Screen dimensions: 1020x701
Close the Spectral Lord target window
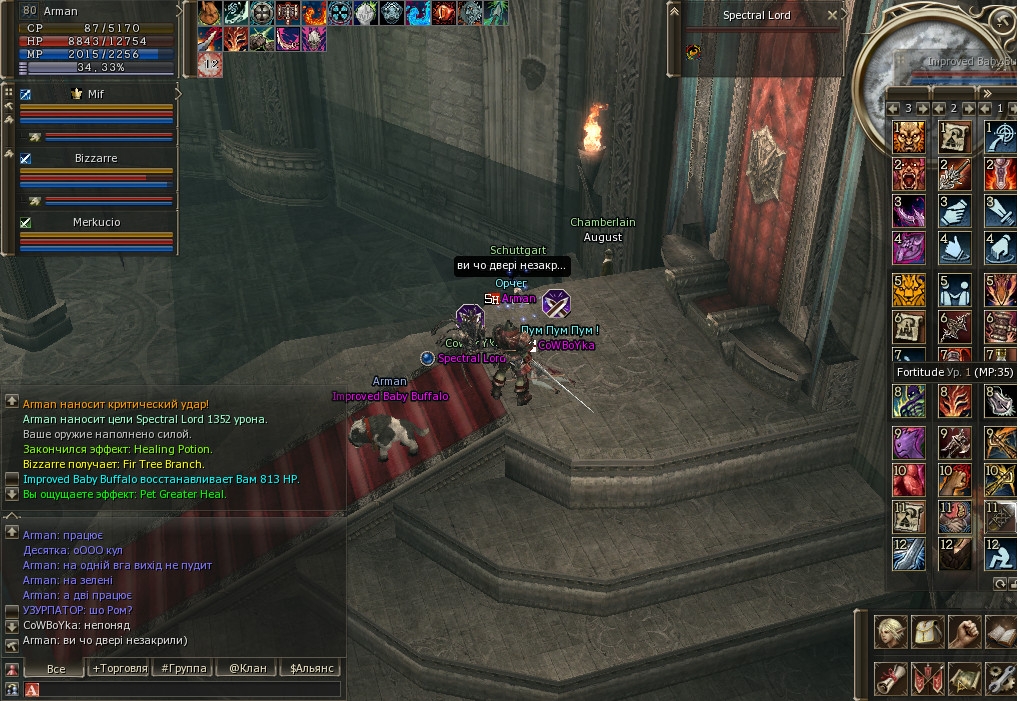(833, 16)
